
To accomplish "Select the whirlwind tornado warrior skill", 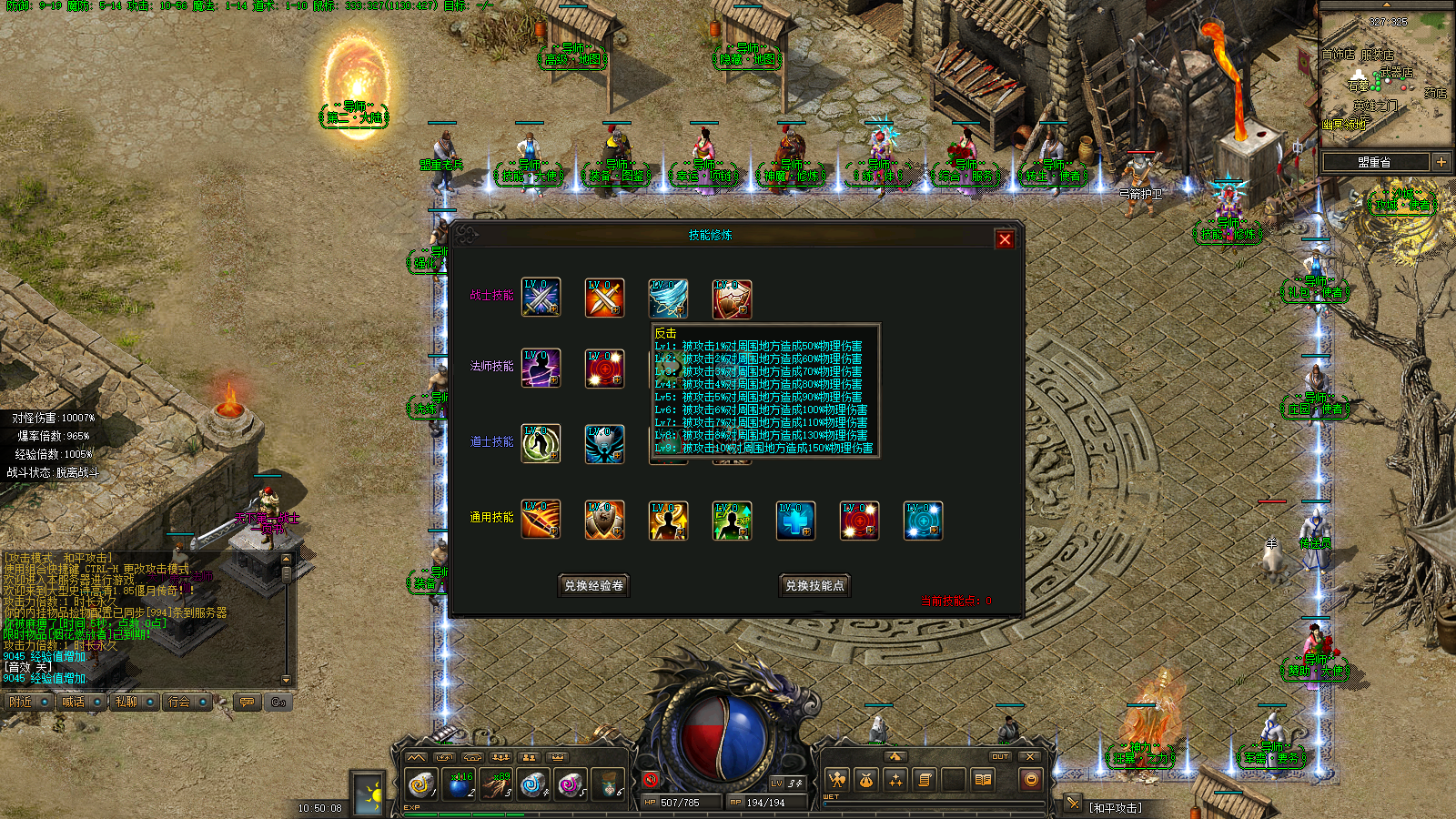I will [668, 298].
